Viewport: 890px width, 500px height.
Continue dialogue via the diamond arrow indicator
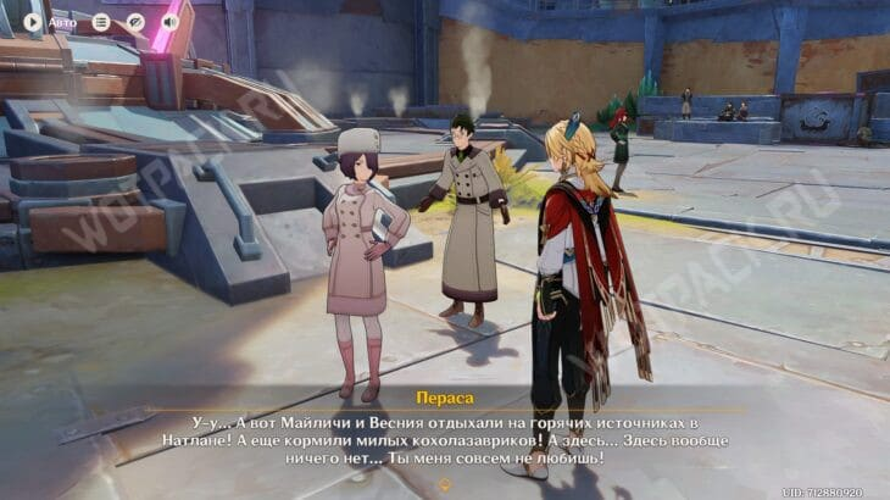(x=444, y=485)
